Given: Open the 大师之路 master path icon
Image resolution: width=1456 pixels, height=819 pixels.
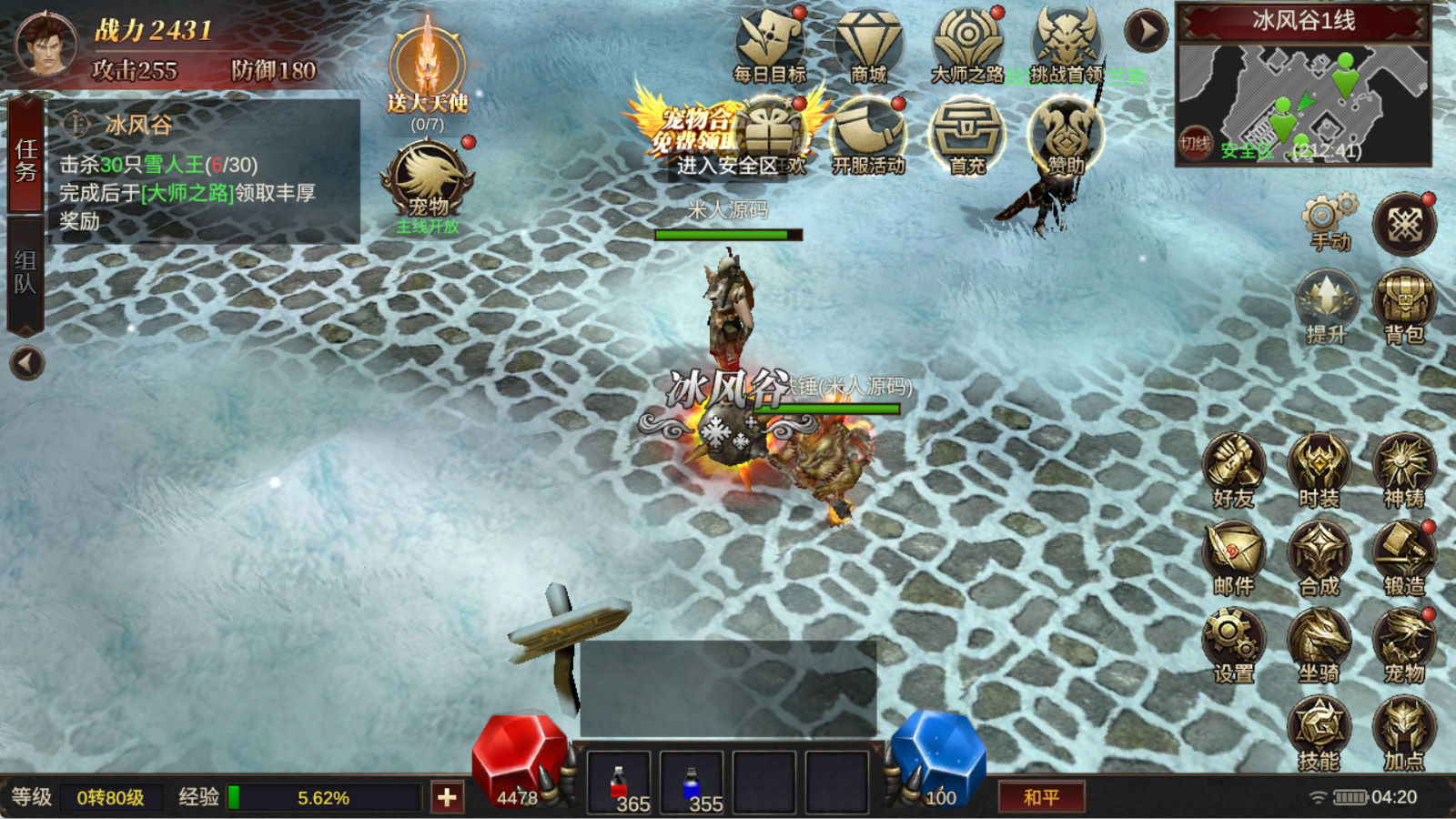Looking at the screenshot, I should (x=966, y=45).
